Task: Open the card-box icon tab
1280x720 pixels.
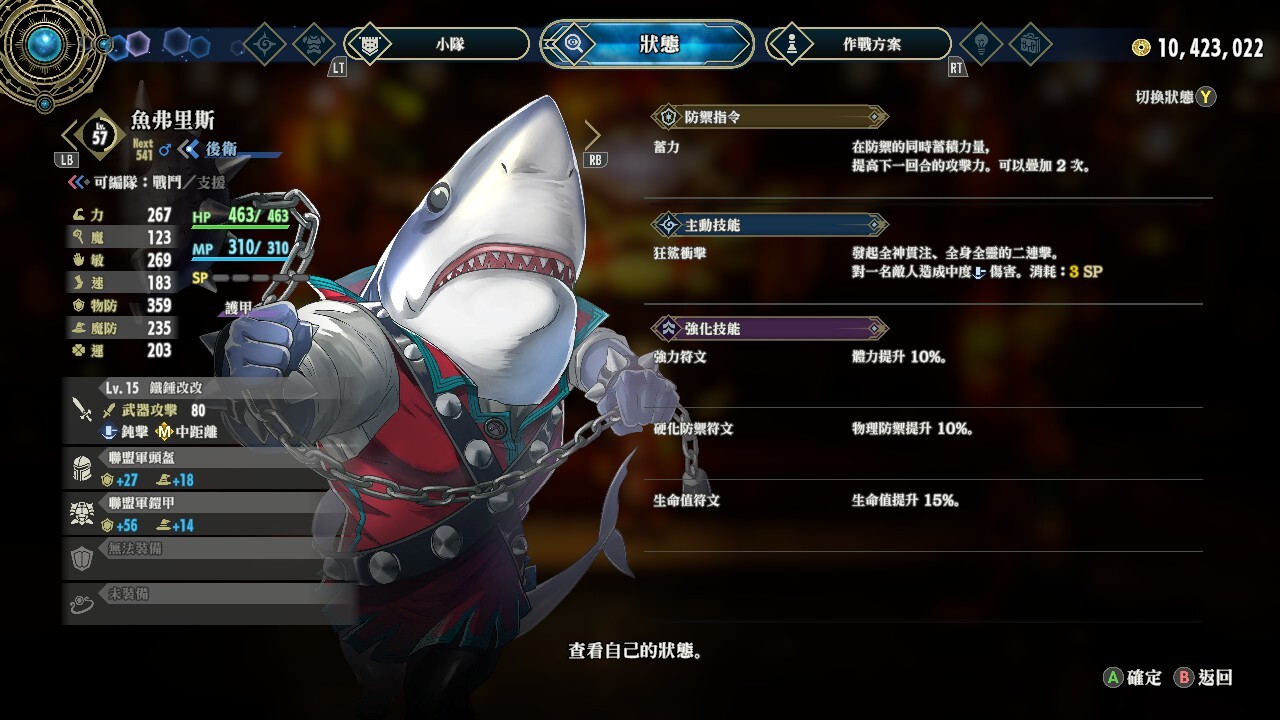Action: (x=1032, y=44)
